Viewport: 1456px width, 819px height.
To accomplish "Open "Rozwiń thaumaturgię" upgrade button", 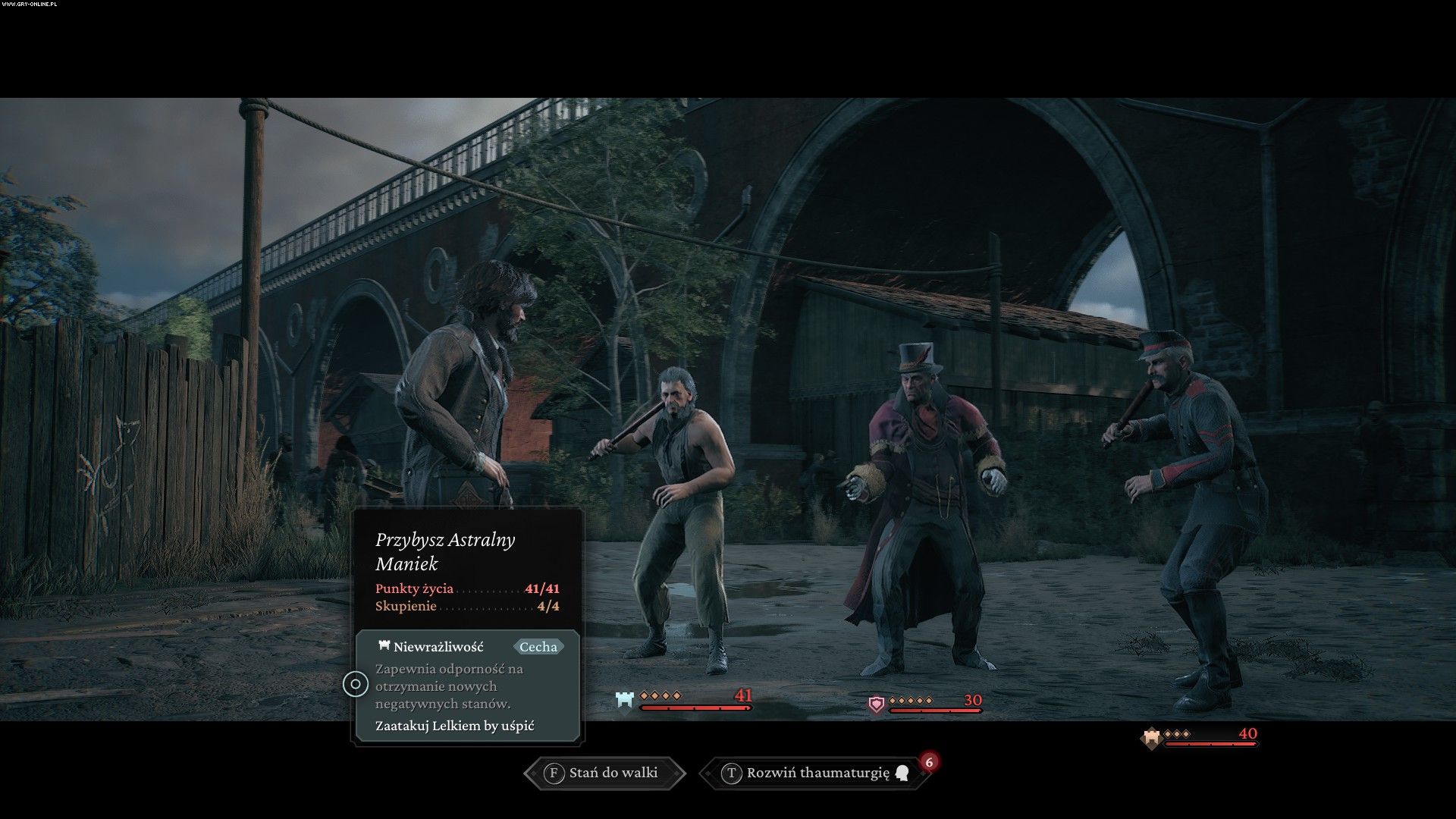I will pos(817,773).
